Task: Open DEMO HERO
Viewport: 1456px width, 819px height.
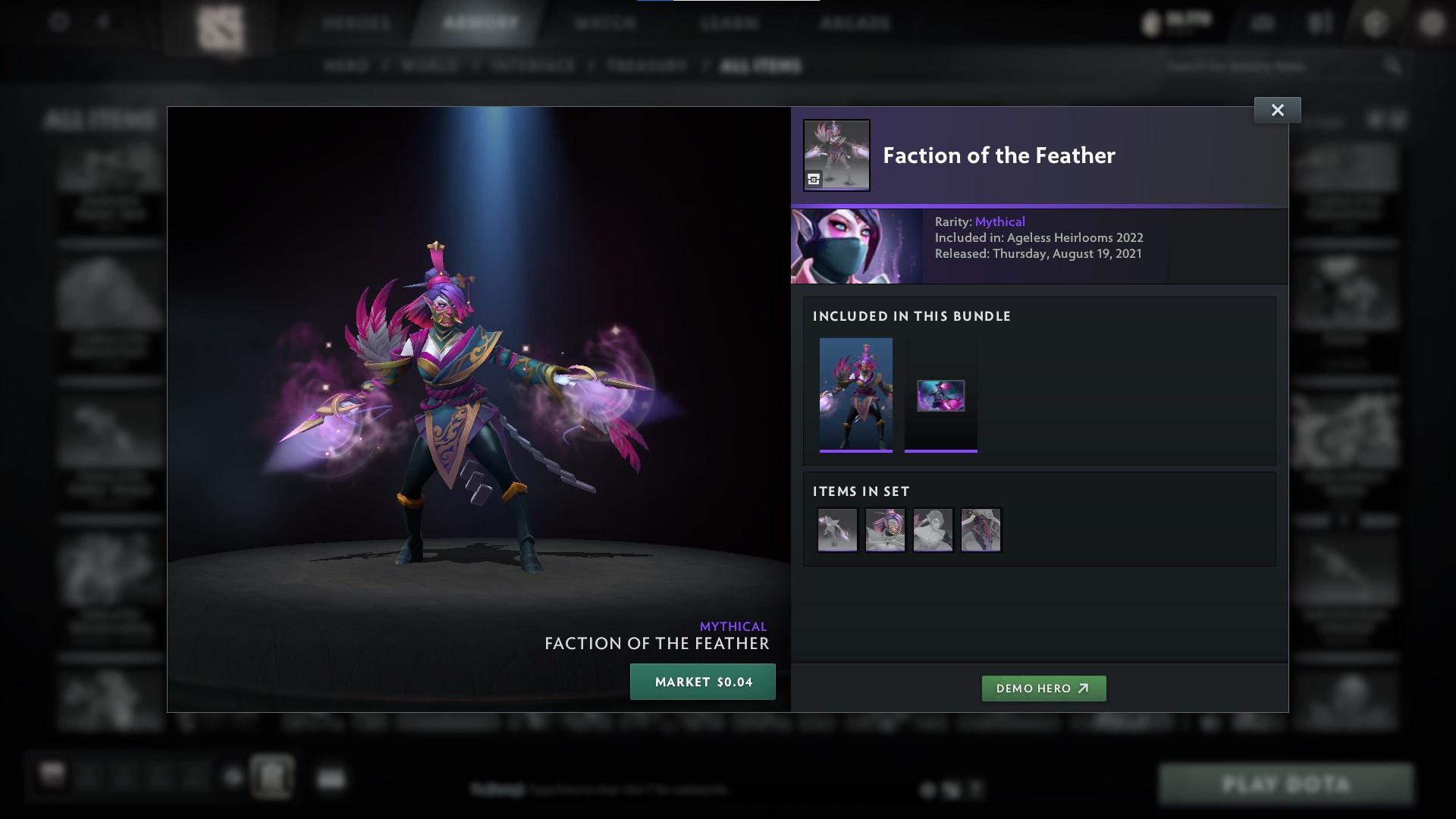Action: point(1043,689)
